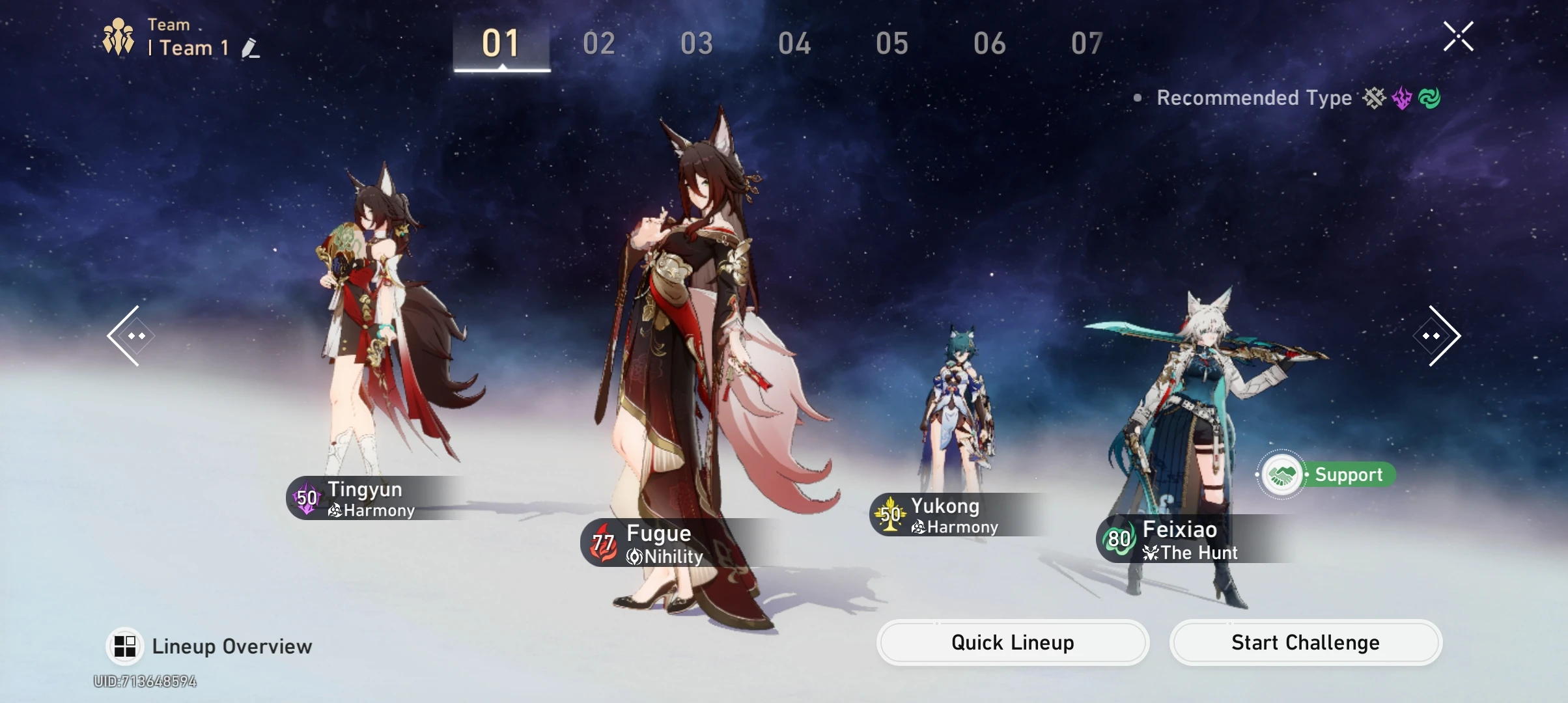The height and width of the screenshot is (703, 1568).
Task: Click Feixiao's Hunt path icon
Action: point(1151,553)
